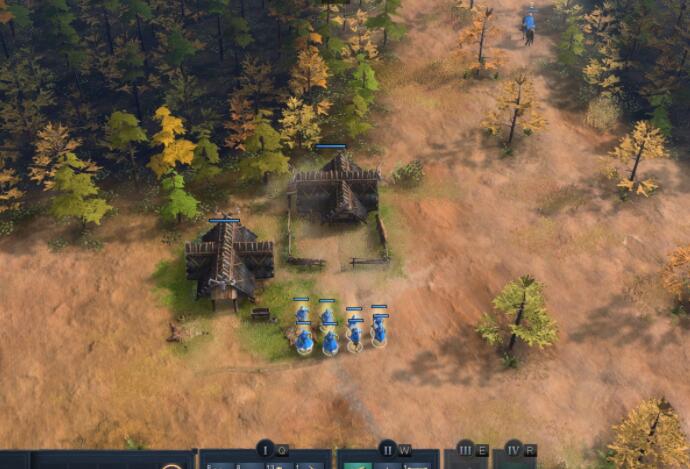690x469 pixels.
Task: Switch to the Age I build tab
Action: pyautogui.click(x=265, y=449)
